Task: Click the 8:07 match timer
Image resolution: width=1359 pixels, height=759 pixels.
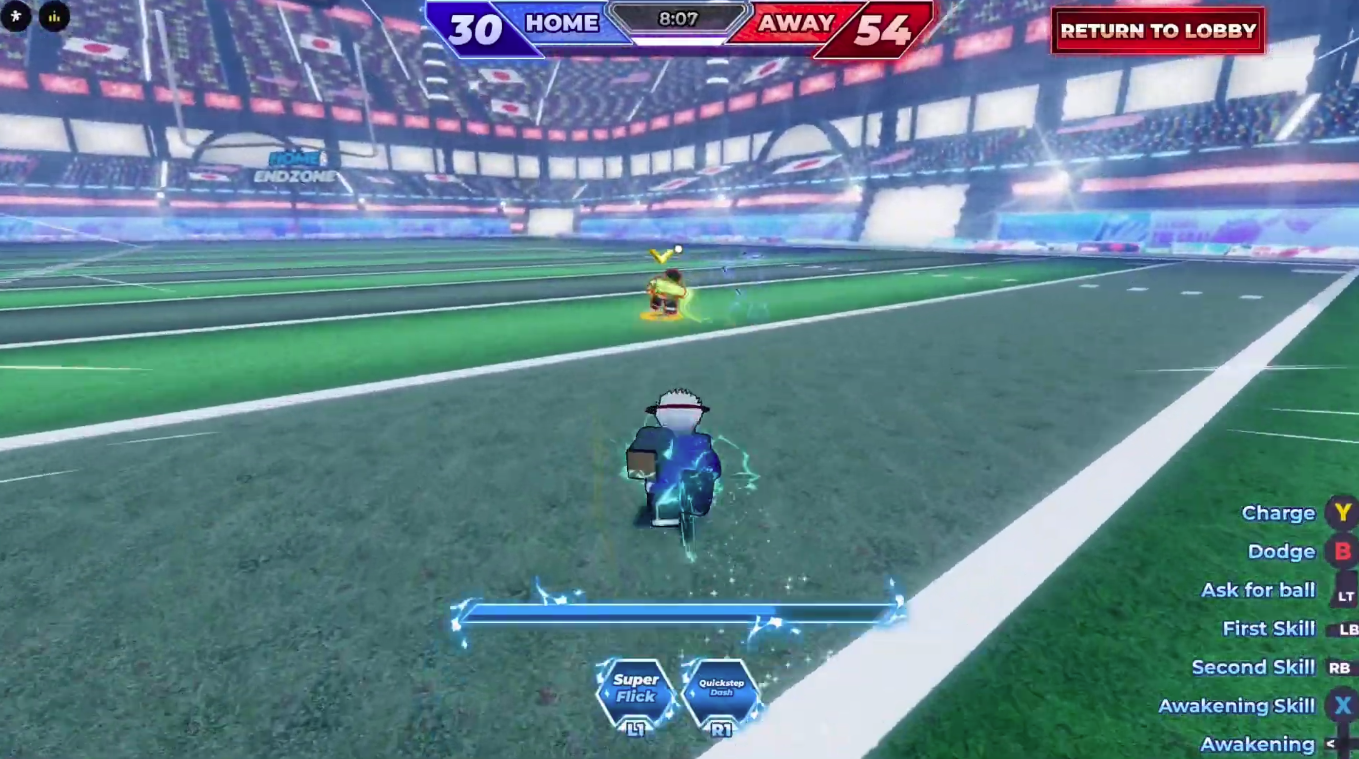Action: click(x=680, y=16)
